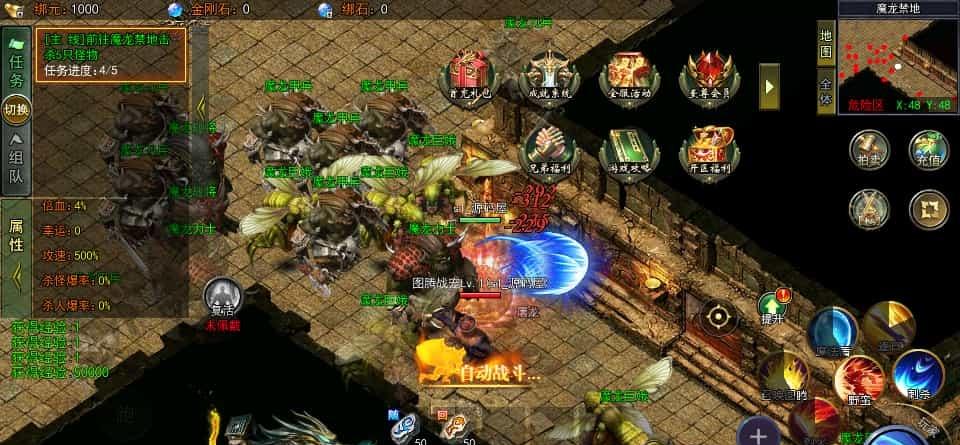Click the round 切换 switch button
This screenshot has width=960, height=445.
(x=16, y=109)
